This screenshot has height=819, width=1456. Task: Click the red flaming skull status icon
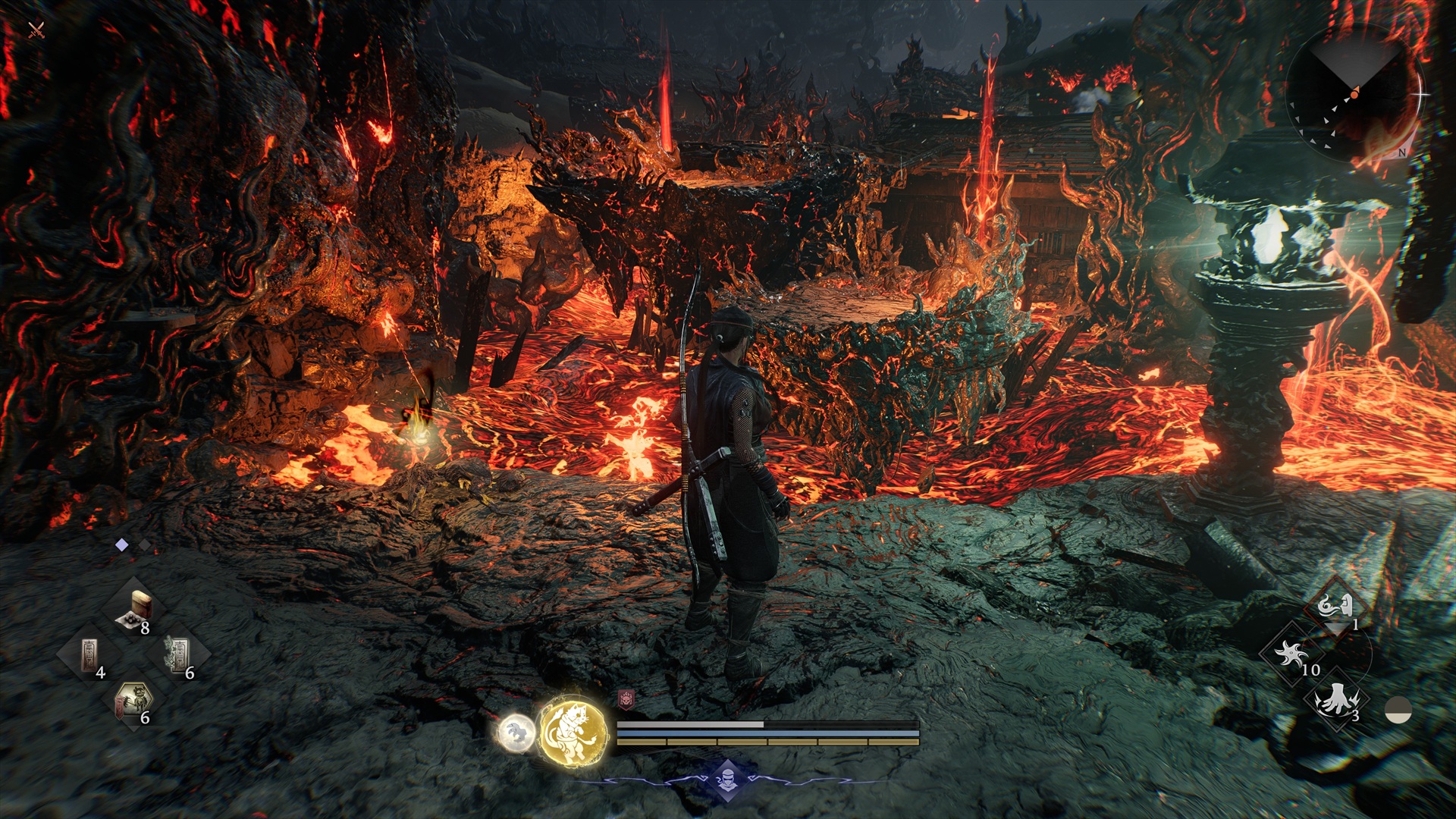626,698
